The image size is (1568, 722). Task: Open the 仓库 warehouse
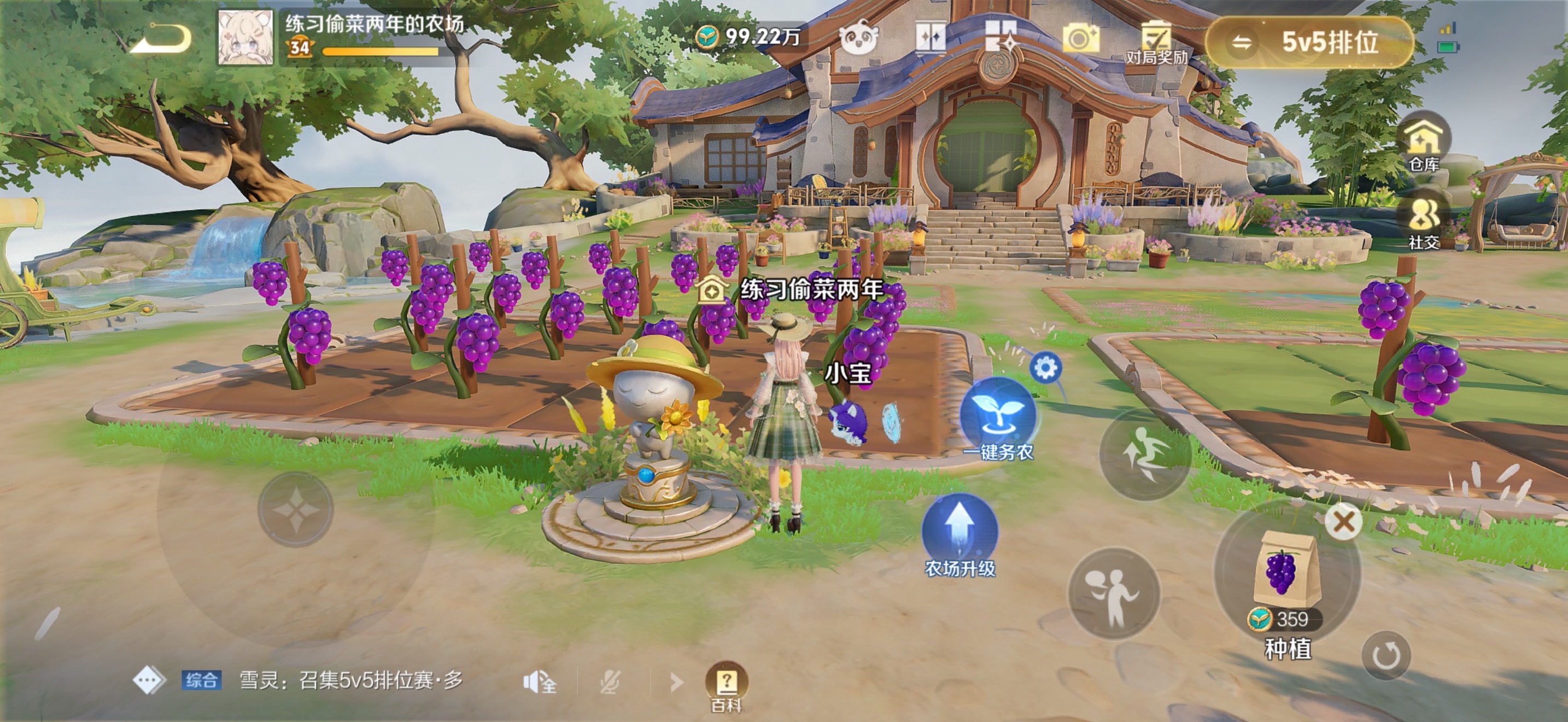click(x=1424, y=144)
